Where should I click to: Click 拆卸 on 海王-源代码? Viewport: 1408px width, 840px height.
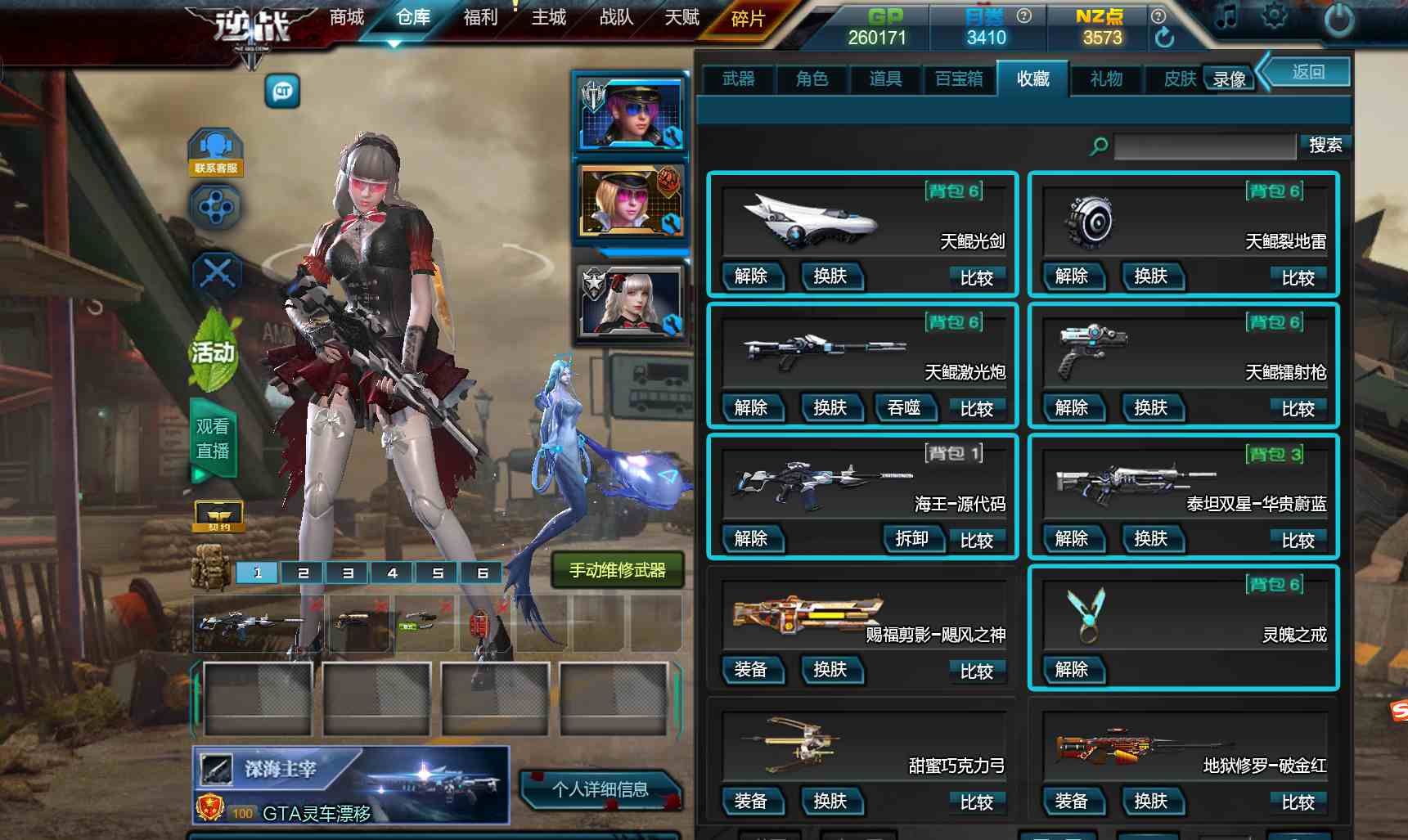[911, 538]
